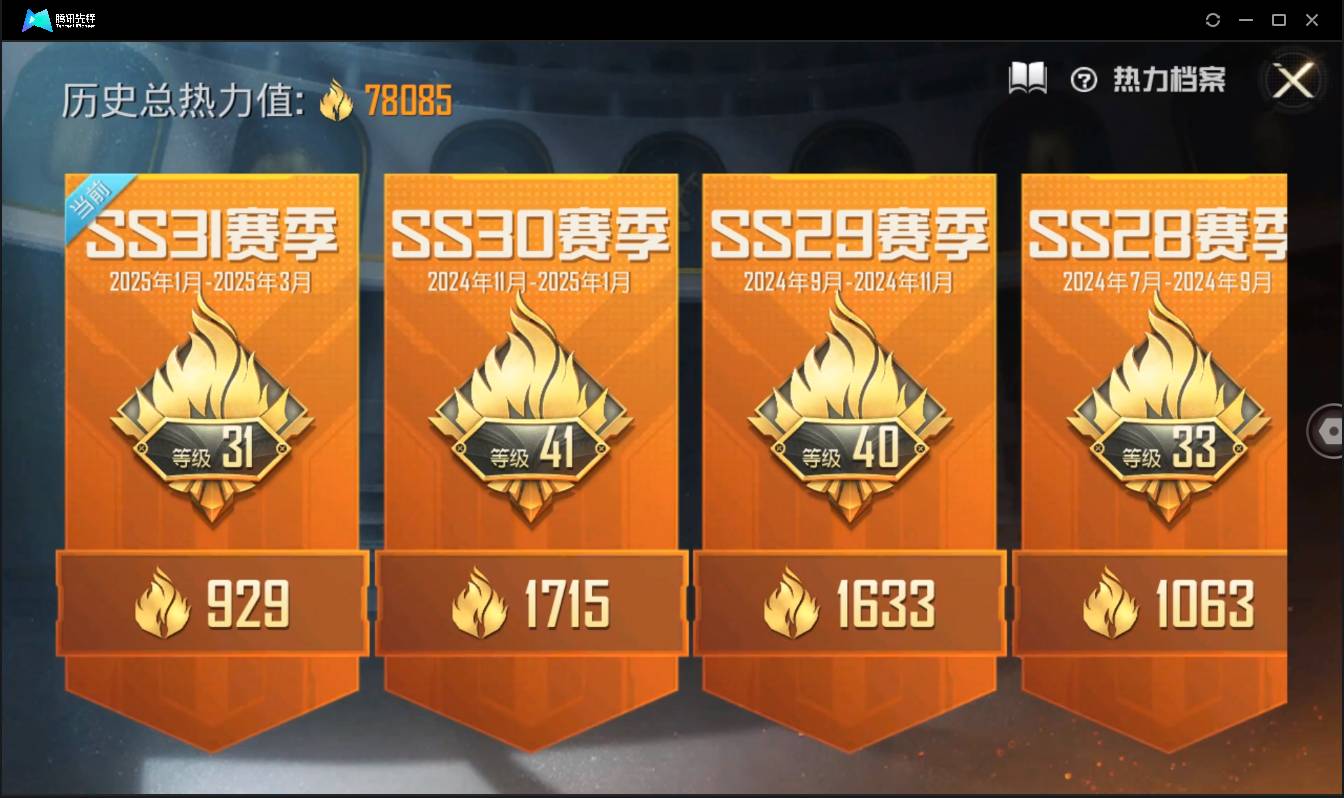The image size is (1344, 798).
Task: Click the refresh icon in the title bar
Action: point(1213,19)
